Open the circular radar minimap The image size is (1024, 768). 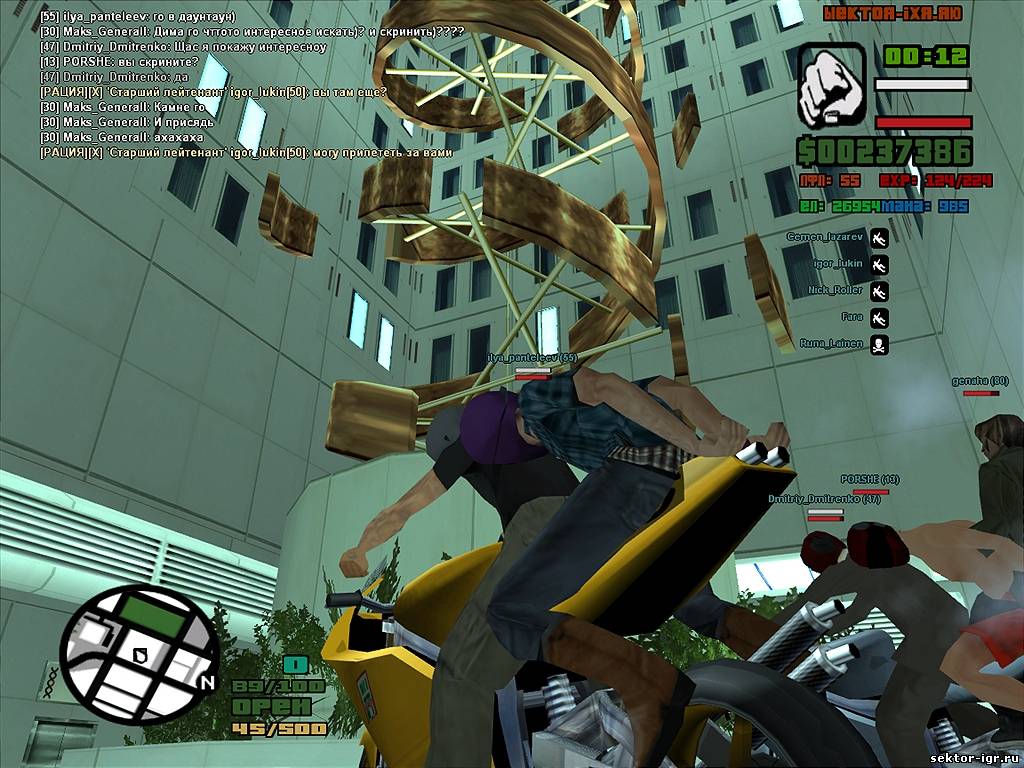[x=138, y=655]
